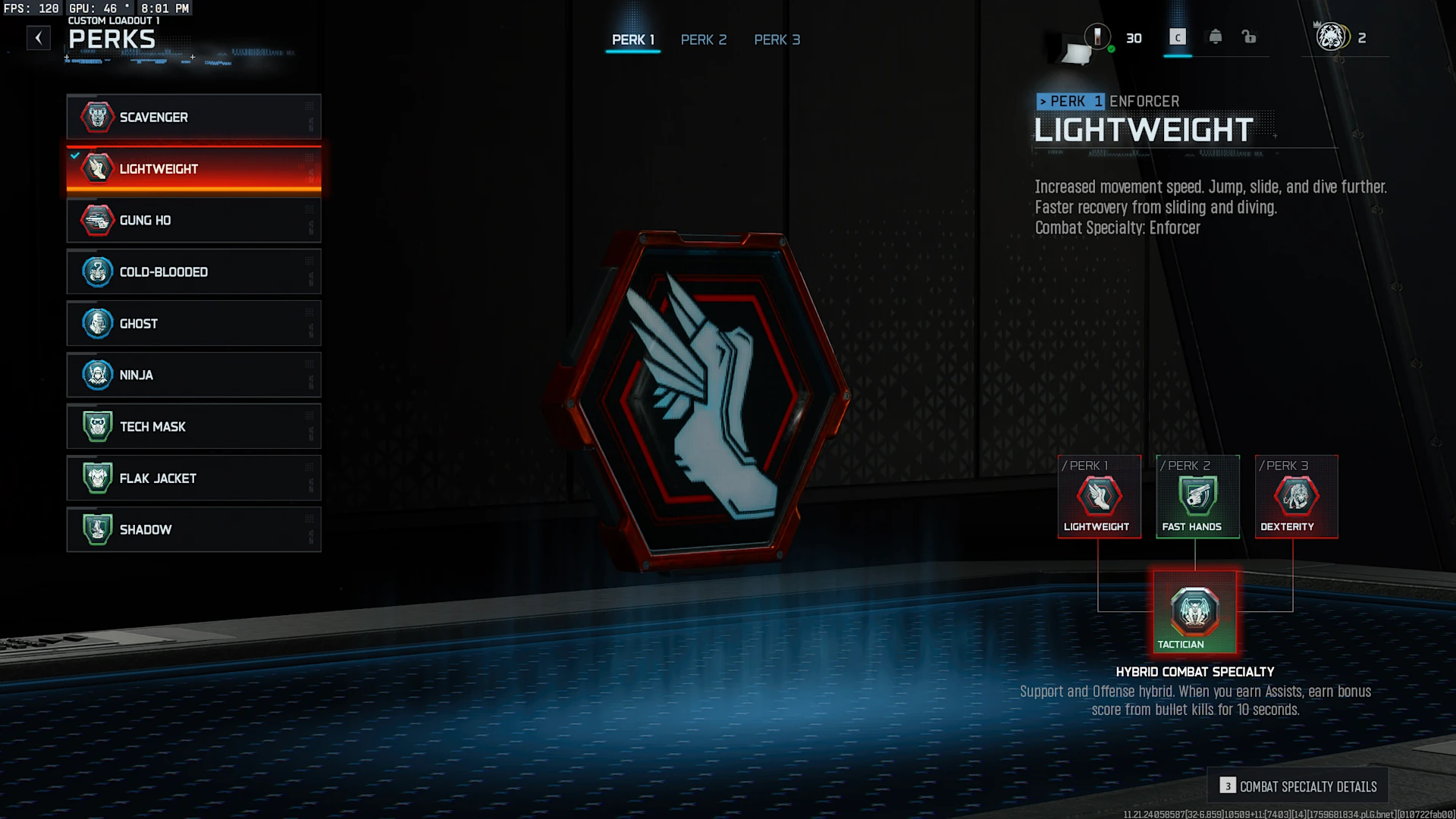The height and width of the screenshot is (819, 1456).
Task: Go back with the arrow button
Action: click(39, 38)
